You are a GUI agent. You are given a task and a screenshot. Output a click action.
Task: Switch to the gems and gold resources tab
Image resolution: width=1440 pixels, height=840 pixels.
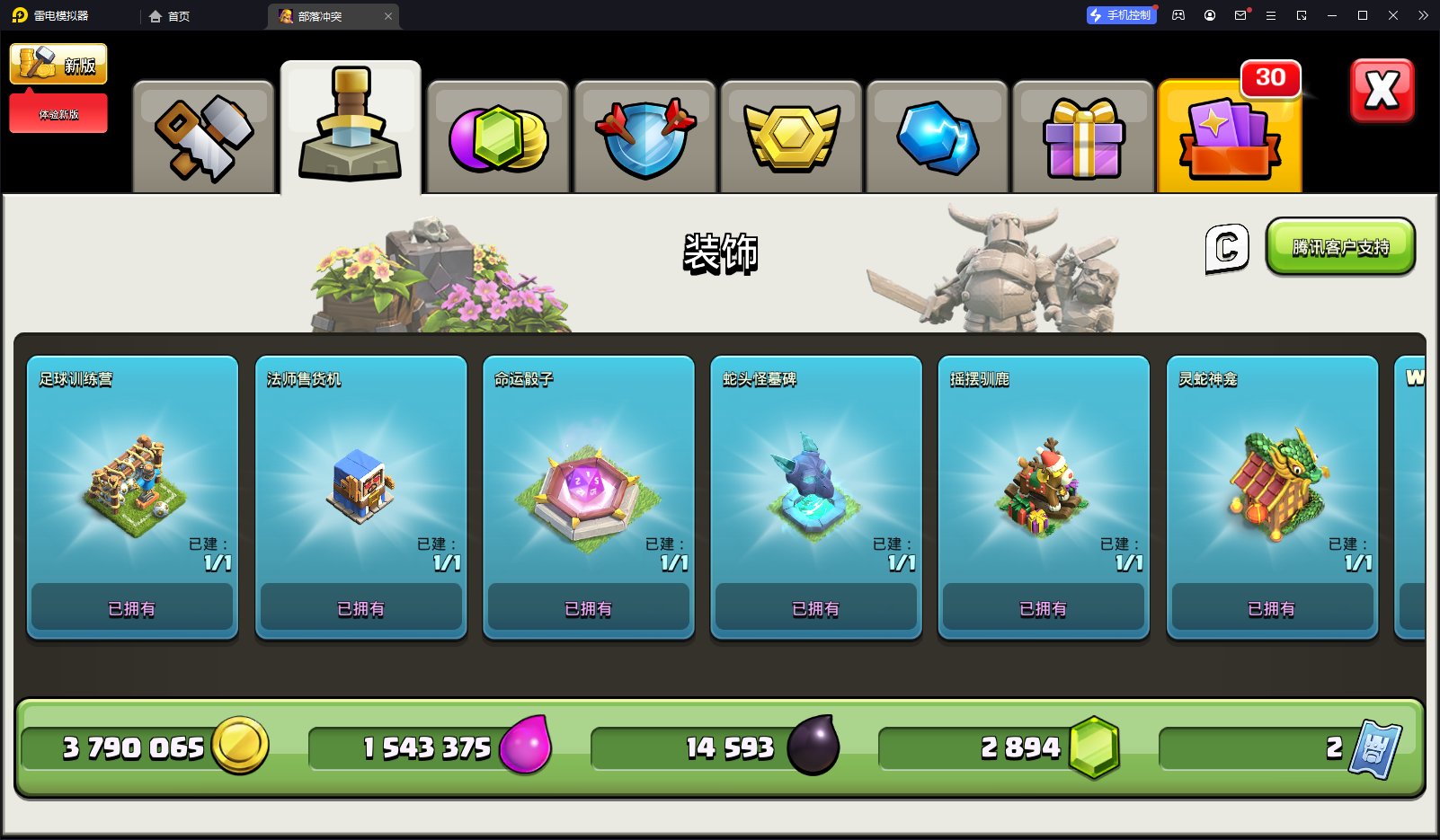tap(498, 137)
